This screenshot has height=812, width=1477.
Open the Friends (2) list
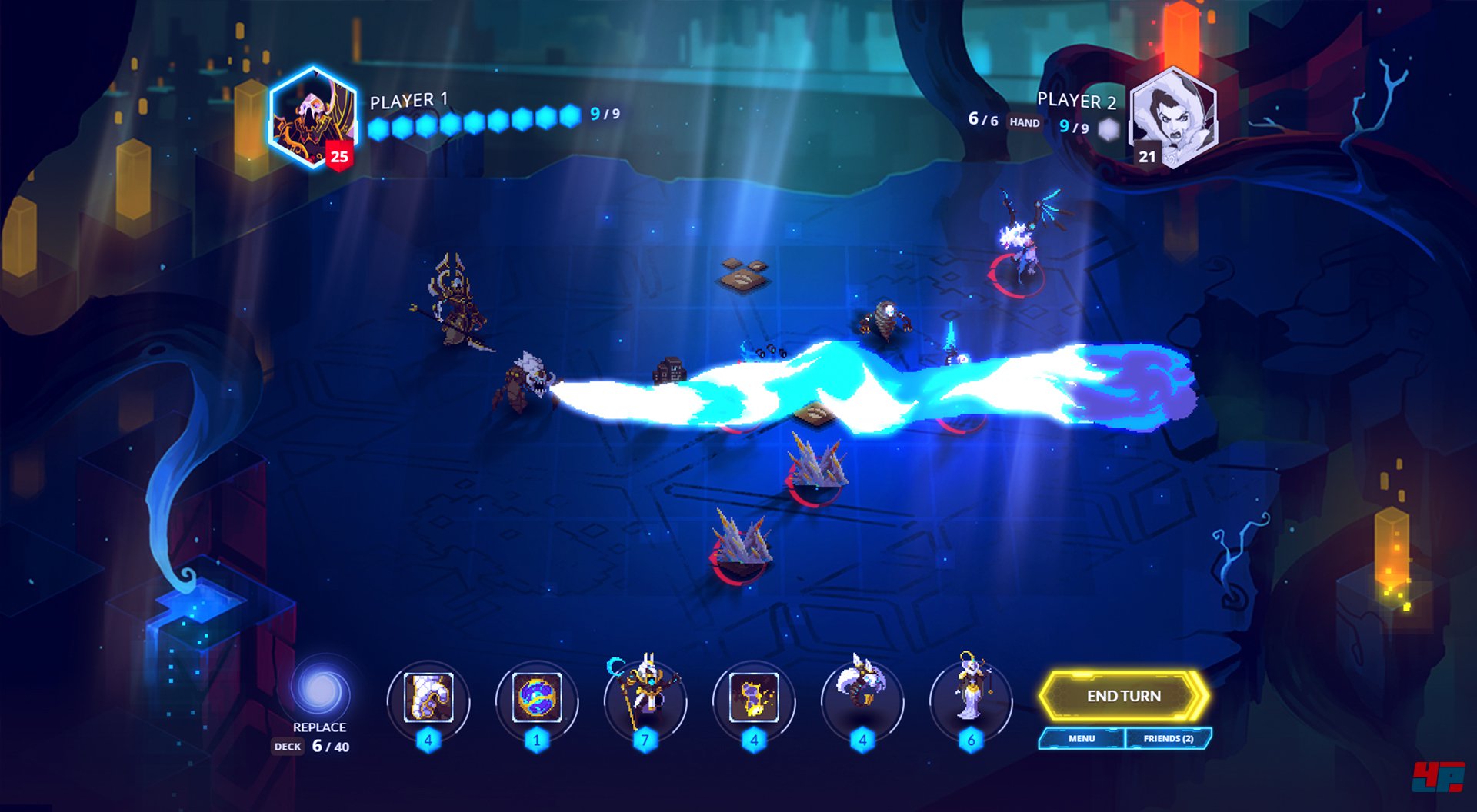(x=1168, y=738)
